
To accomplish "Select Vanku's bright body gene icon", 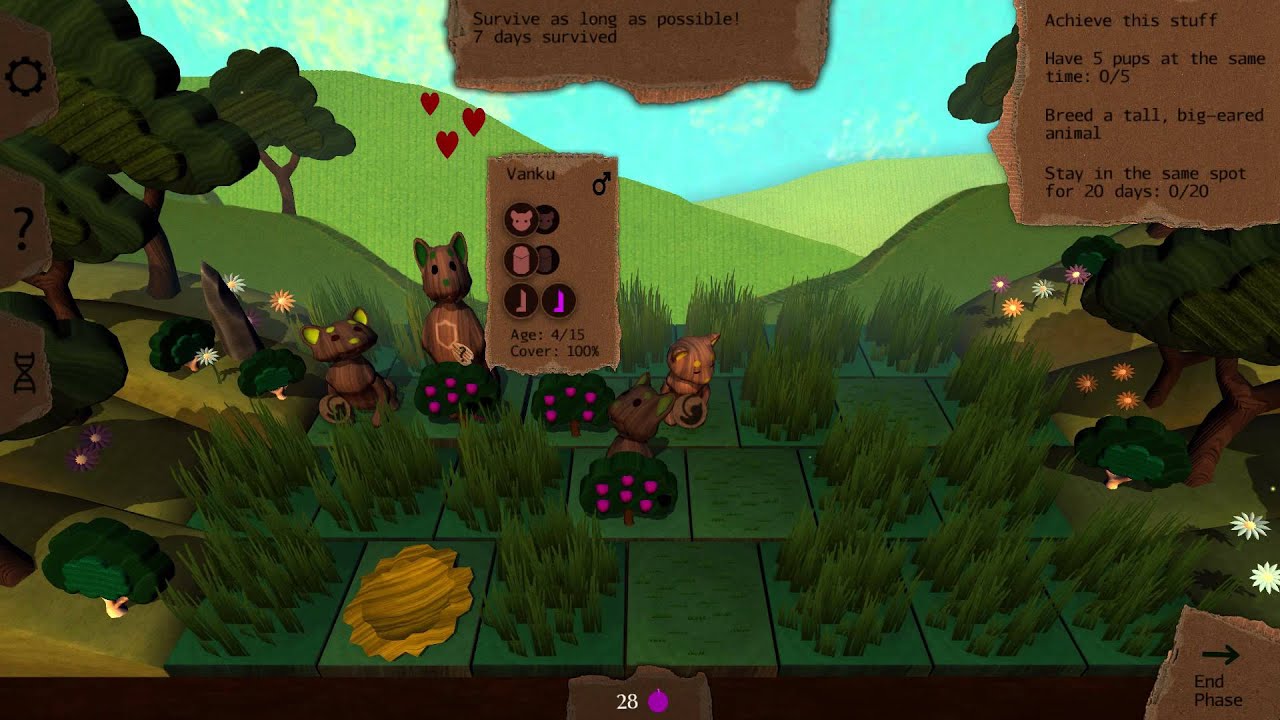I will (x=520, y=260).
